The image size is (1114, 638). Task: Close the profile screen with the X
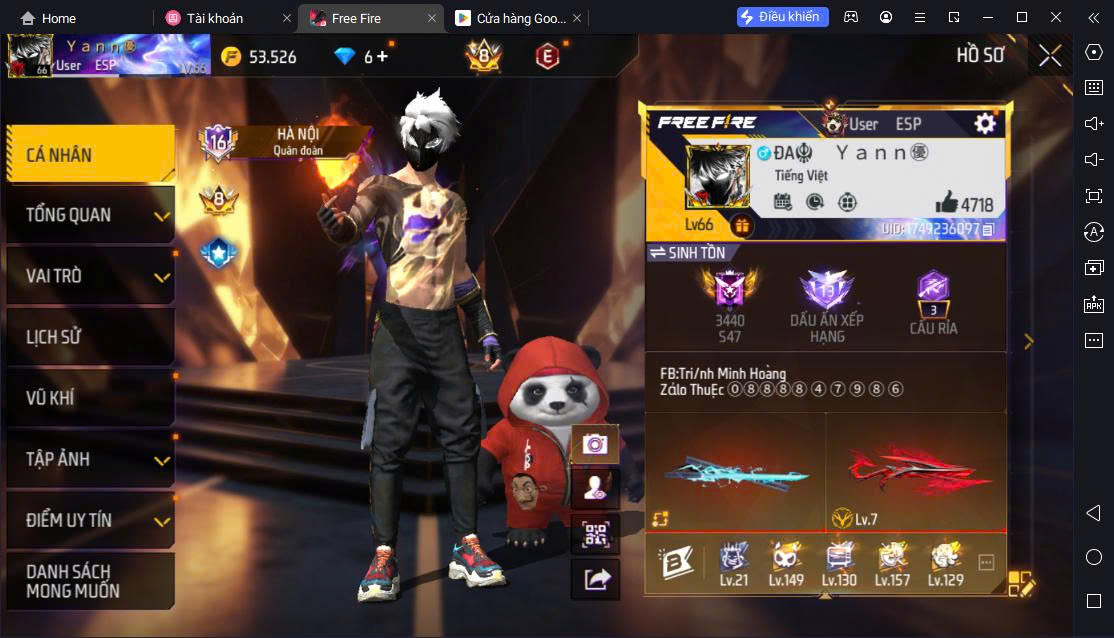(1050, 56)
